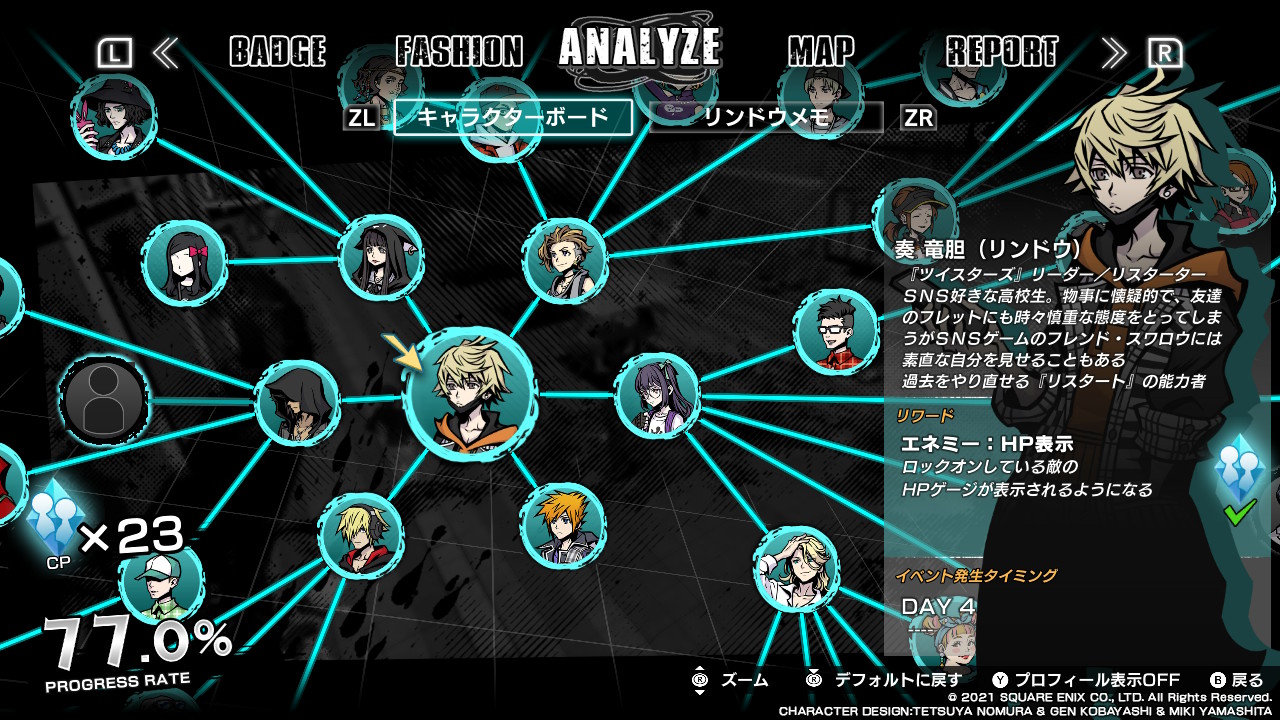The width and height of the screenshot is (1280, 720).
Task: Pick the purple-haired girl with glasses node
Action: pyautogui.click(x=657, y=396)
